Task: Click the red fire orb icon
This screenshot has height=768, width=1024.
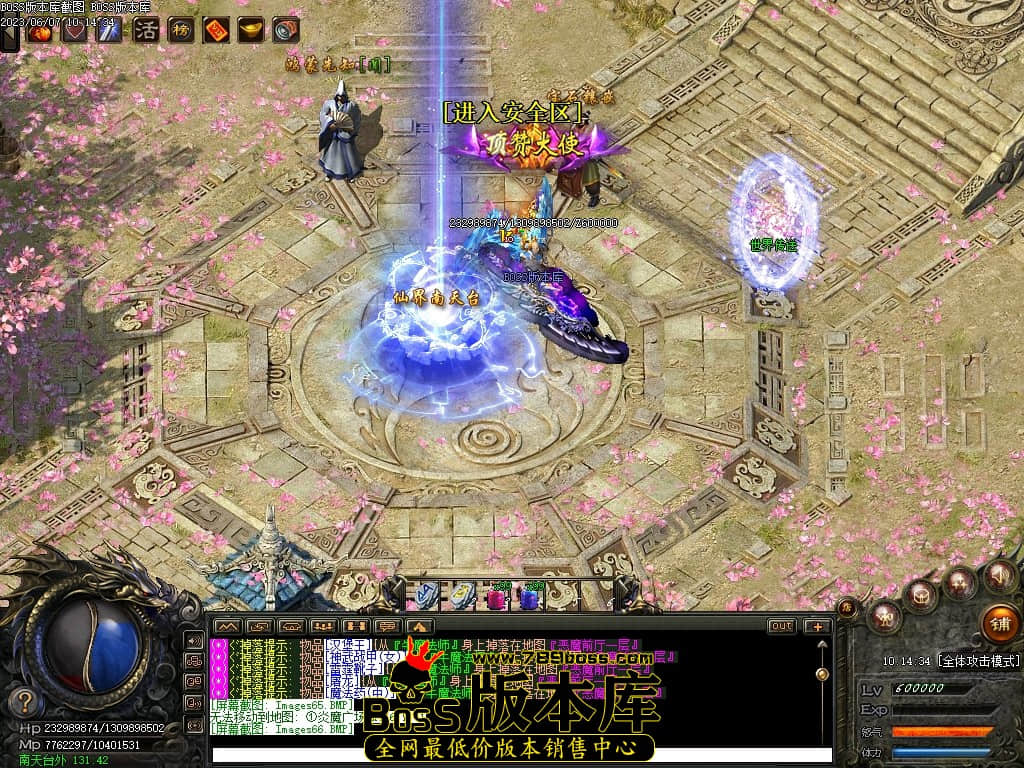Action: click(x=41, y=31)
